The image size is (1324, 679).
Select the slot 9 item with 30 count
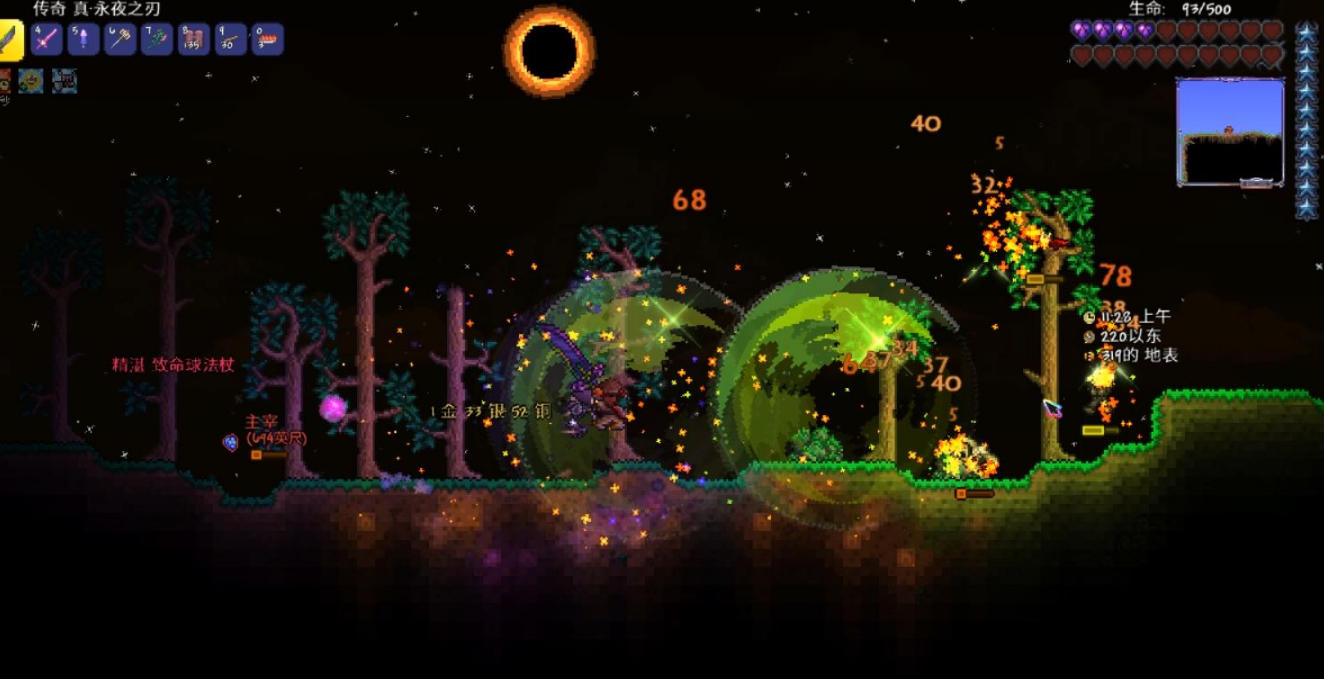coord(231,40)
